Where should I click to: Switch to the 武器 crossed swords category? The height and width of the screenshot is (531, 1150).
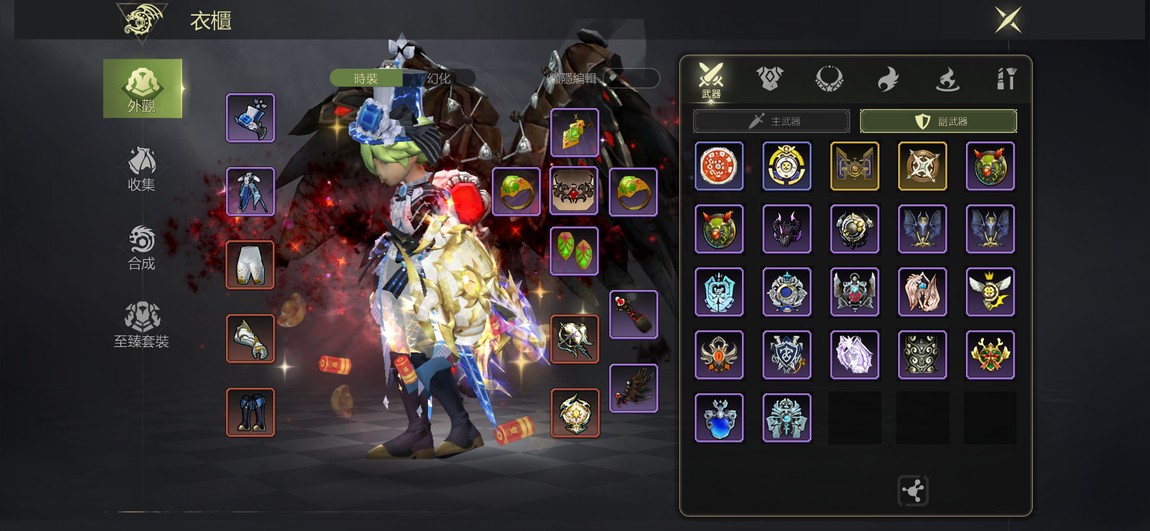click(711, 80)
